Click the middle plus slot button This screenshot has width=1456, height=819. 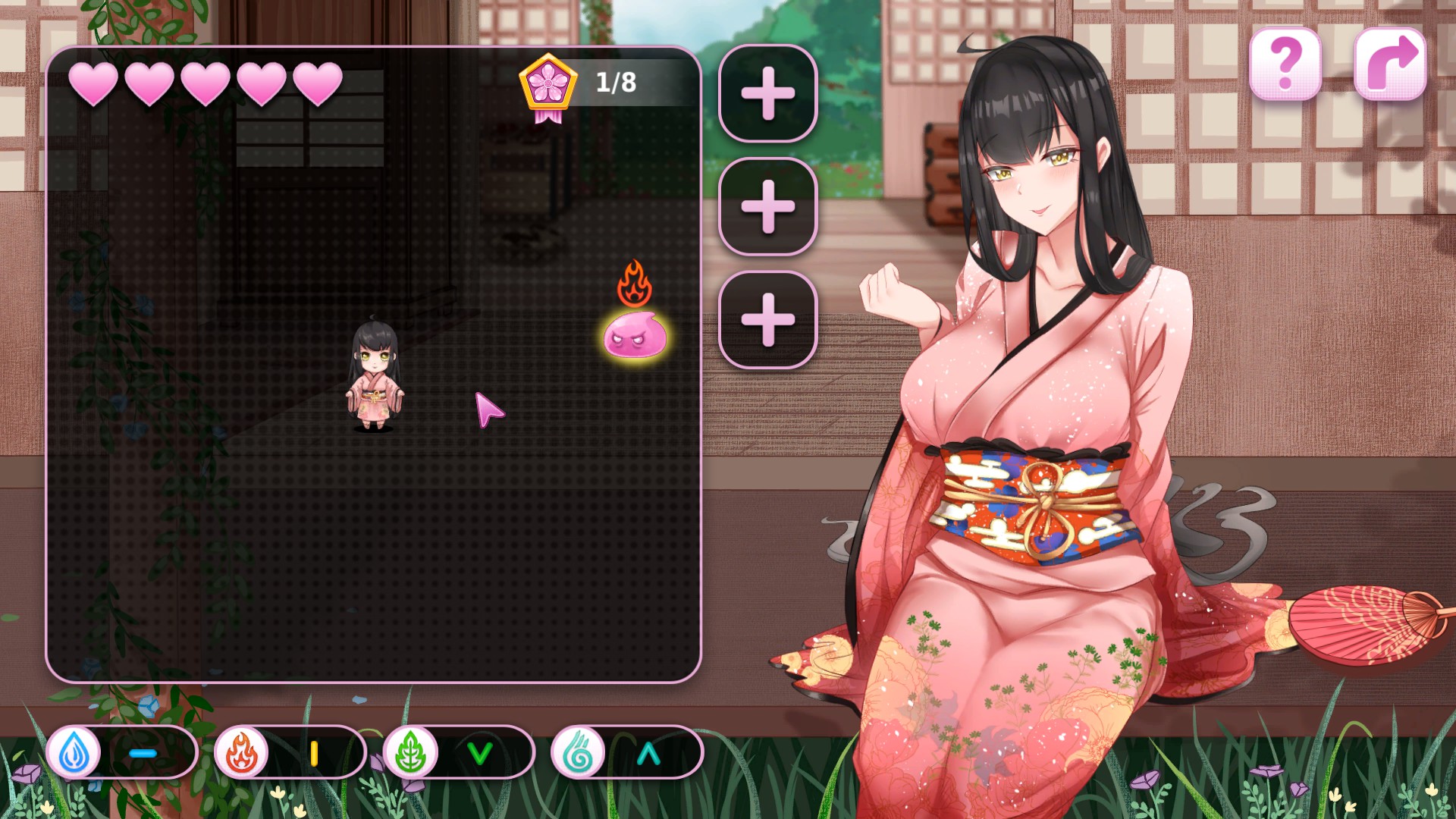(x=769, y=206)
